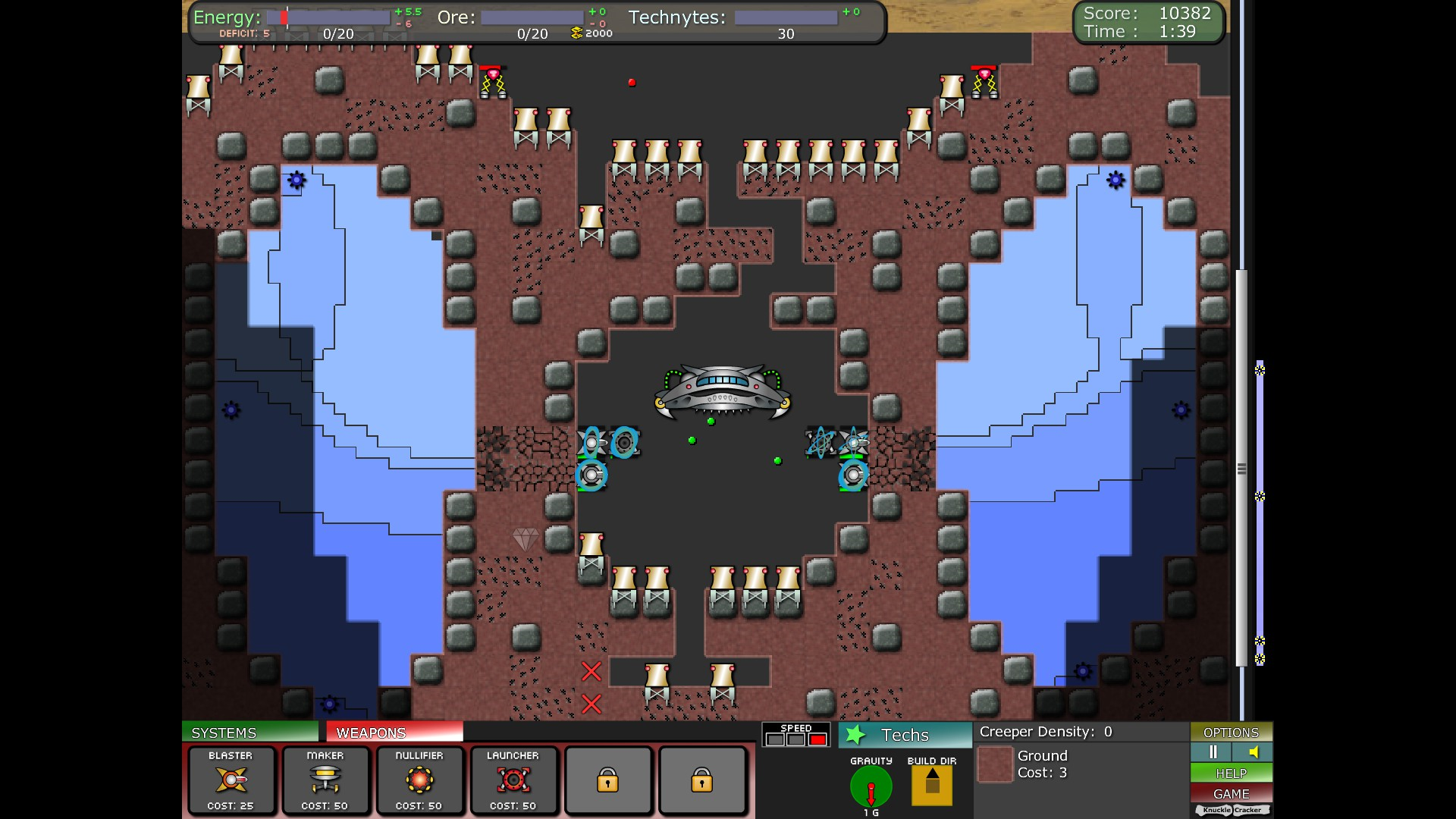
Task: Set speed to the red fastest box
Action: pyautogui.click(x=817, y=739)
